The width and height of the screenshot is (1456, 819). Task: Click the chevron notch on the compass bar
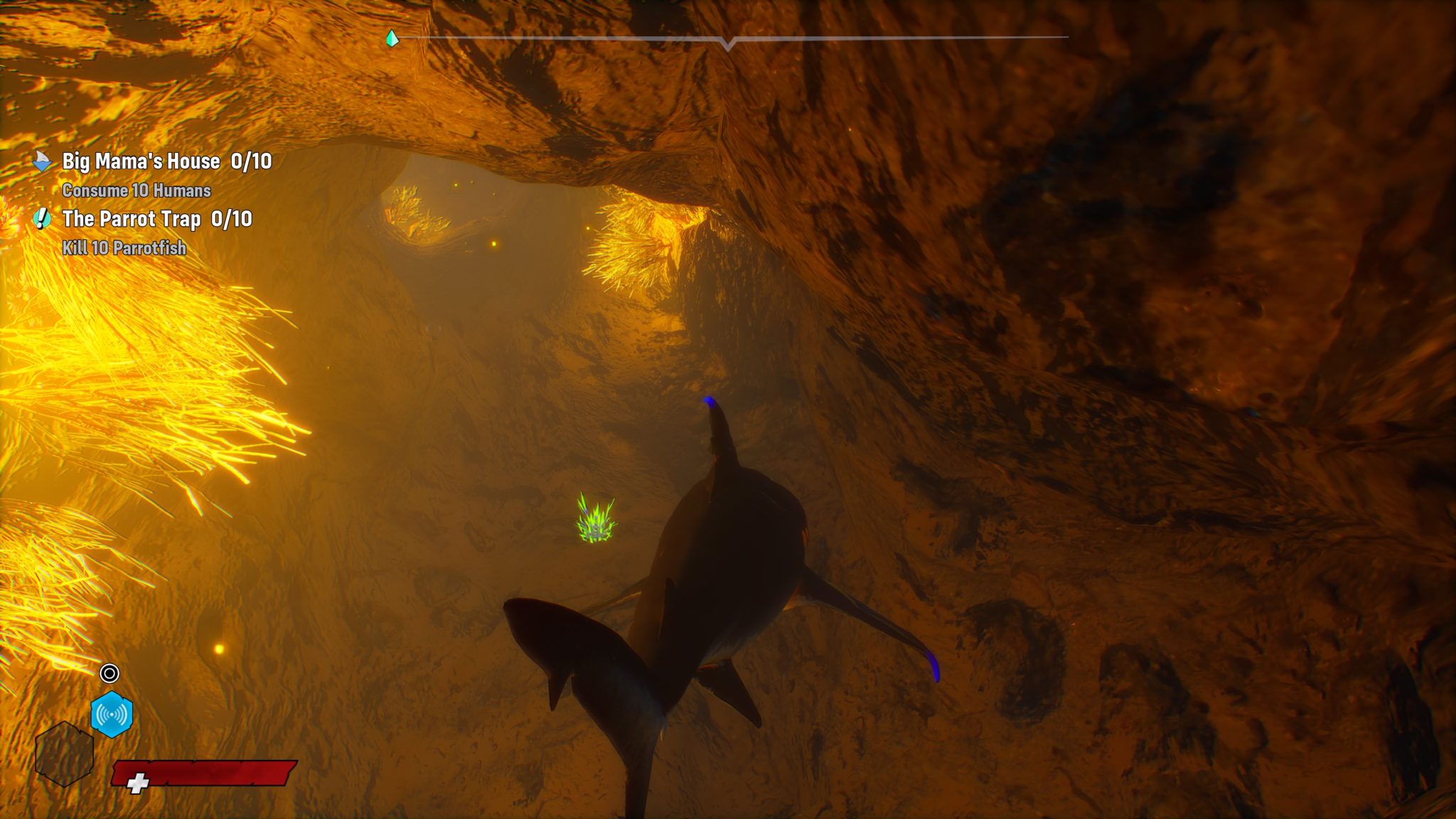pyautogui.click(x=727, y=44)
